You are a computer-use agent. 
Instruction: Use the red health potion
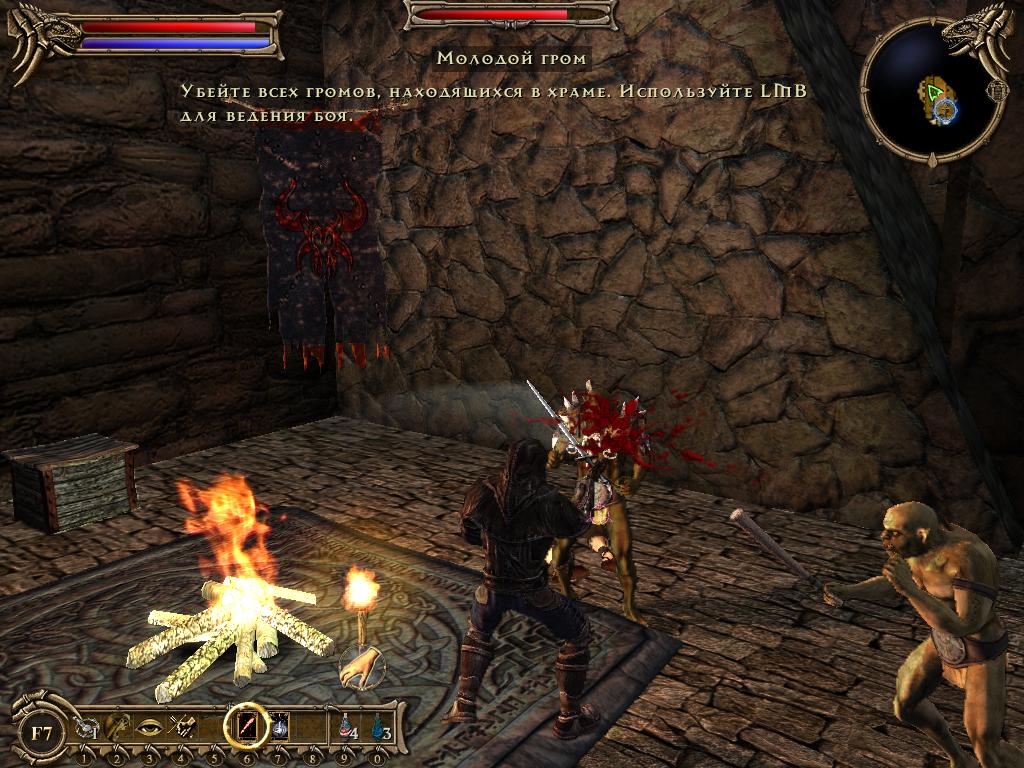(x=347, y=727)
